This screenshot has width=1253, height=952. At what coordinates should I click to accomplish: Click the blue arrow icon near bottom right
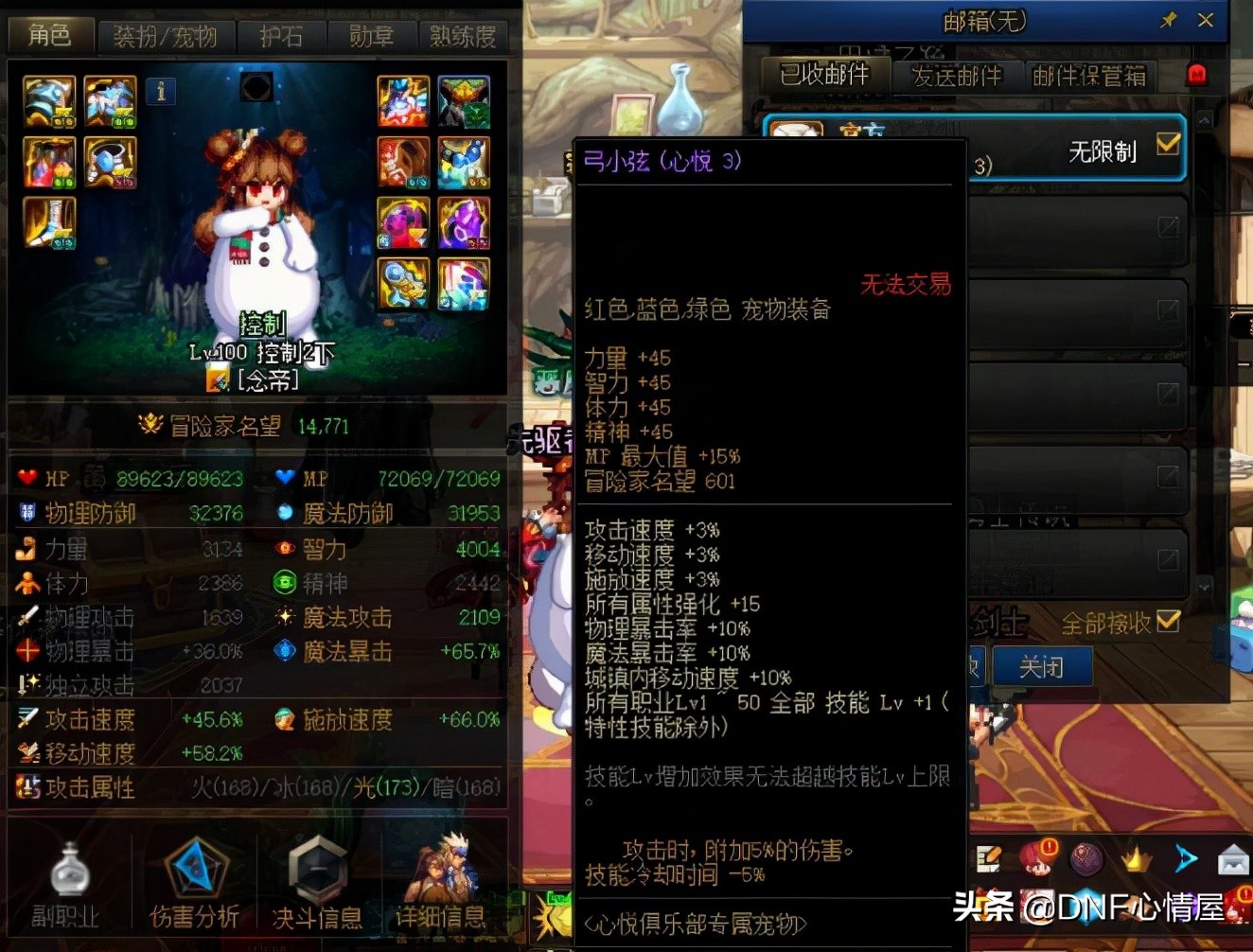tap(1186, 858)
